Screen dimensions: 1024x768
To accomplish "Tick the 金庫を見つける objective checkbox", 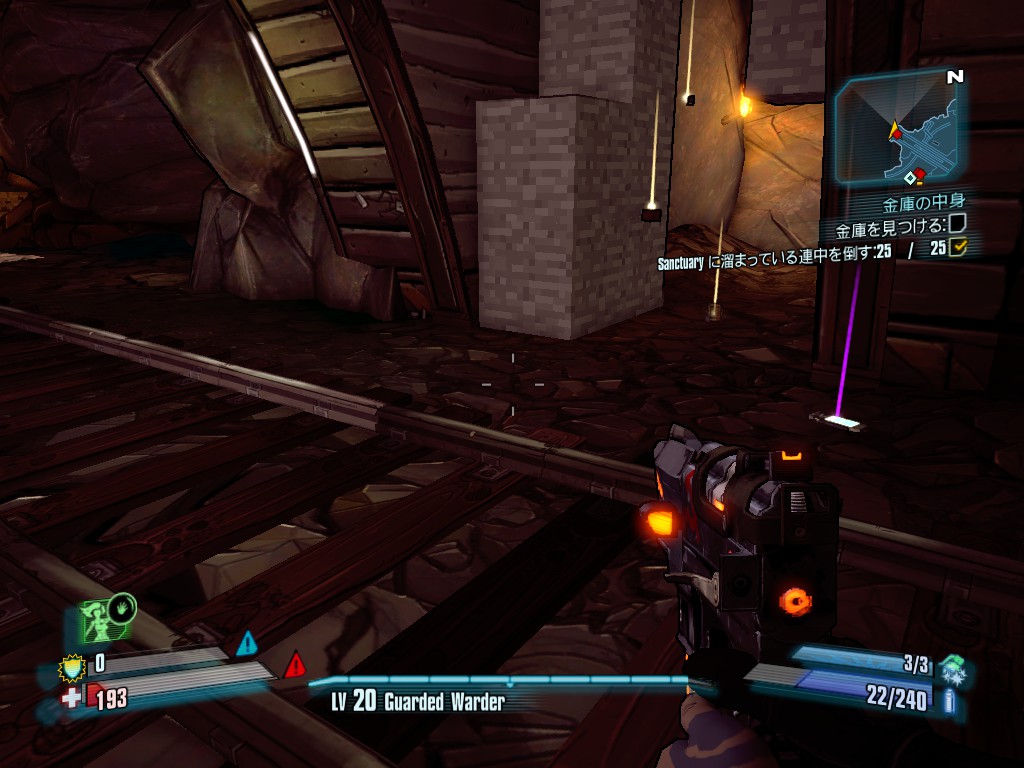I will [957, 225].
